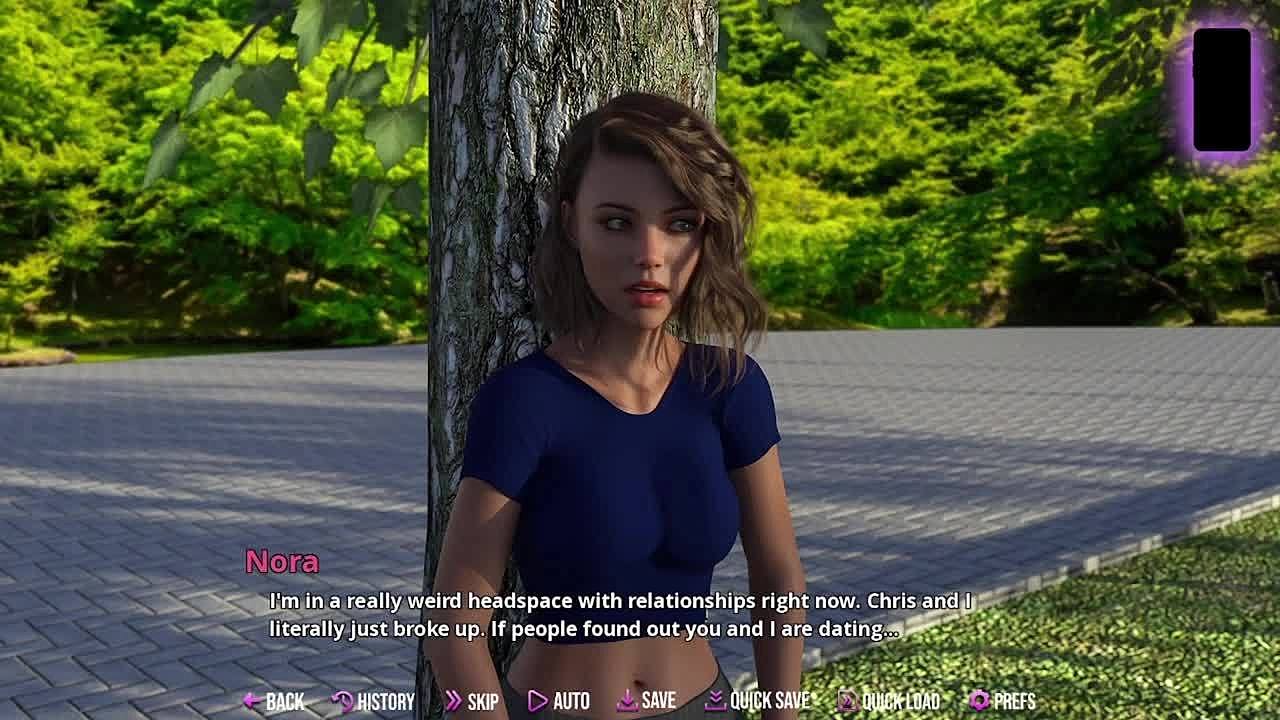Open the glowing purple phone icon
This screenshot has height=720, width=1280.
point(1221,90)
